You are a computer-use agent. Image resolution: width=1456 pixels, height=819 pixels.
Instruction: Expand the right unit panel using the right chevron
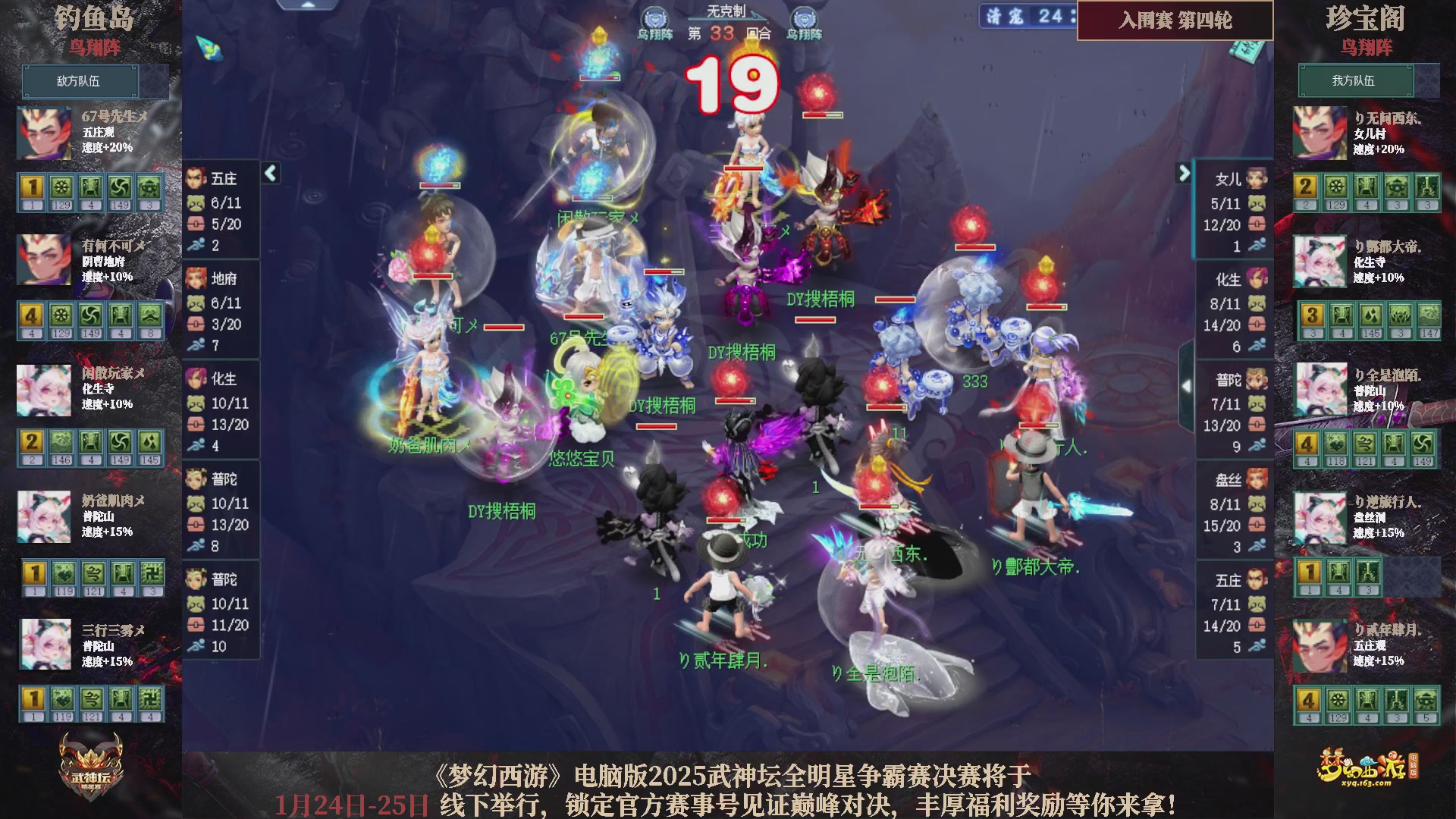(1185, 173)
